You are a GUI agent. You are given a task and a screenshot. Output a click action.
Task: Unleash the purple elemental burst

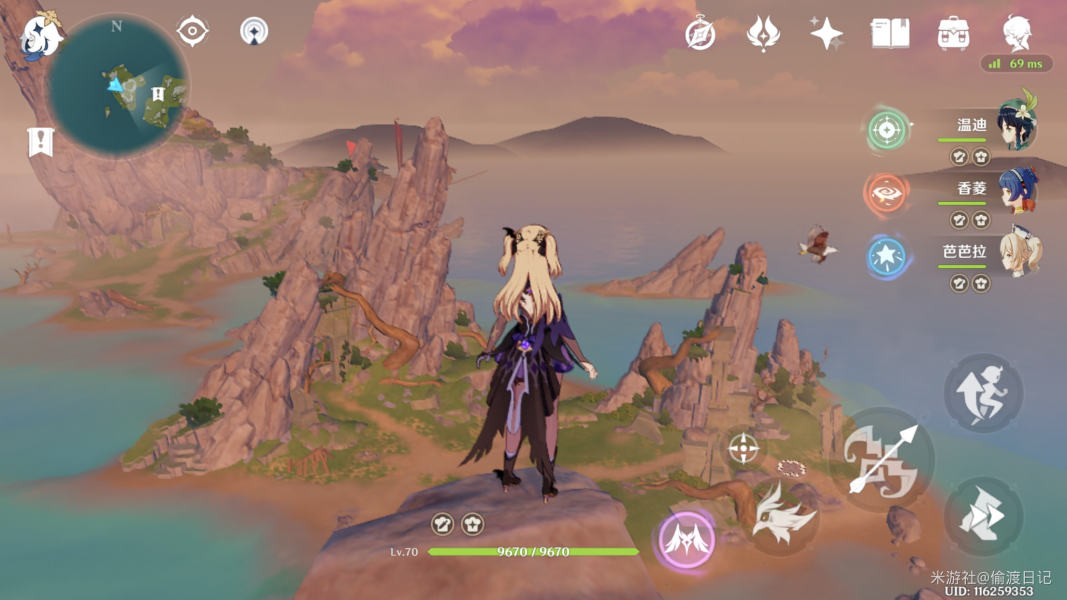(x=687, y=541)
